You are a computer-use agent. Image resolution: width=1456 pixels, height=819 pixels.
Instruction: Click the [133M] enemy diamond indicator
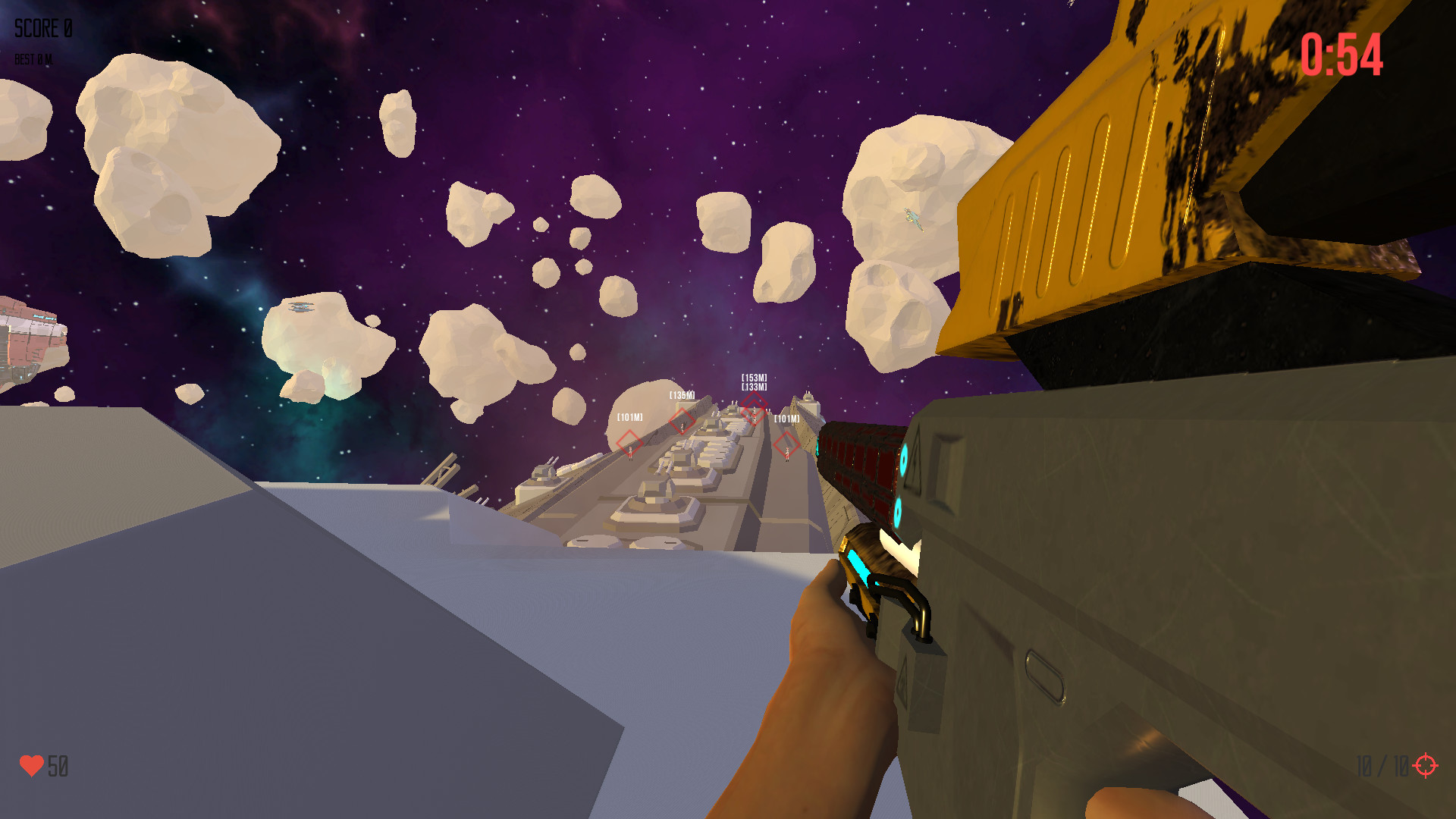pyautogui.click(x=752, y=416)
